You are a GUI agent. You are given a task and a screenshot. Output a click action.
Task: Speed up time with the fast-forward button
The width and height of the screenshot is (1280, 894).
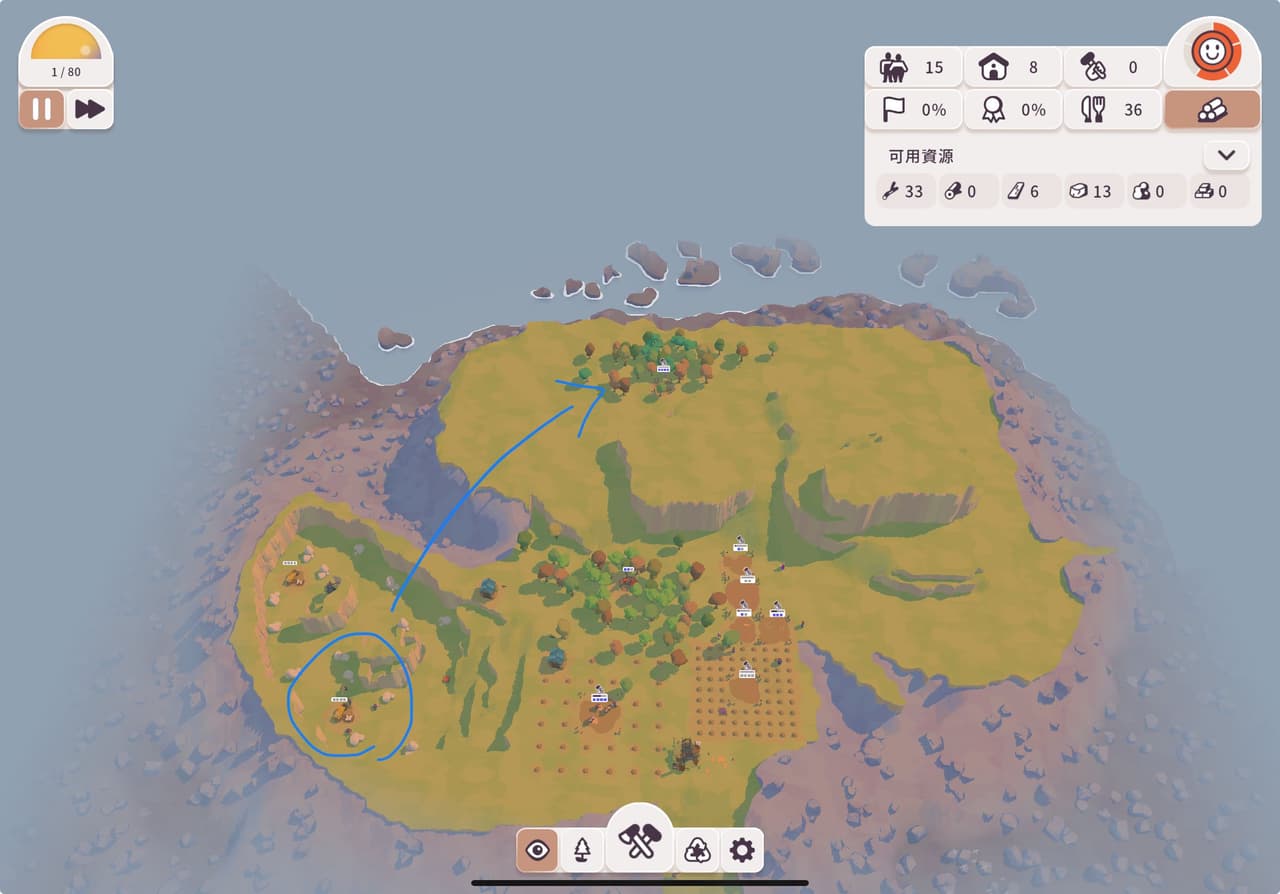click(90, 109)
